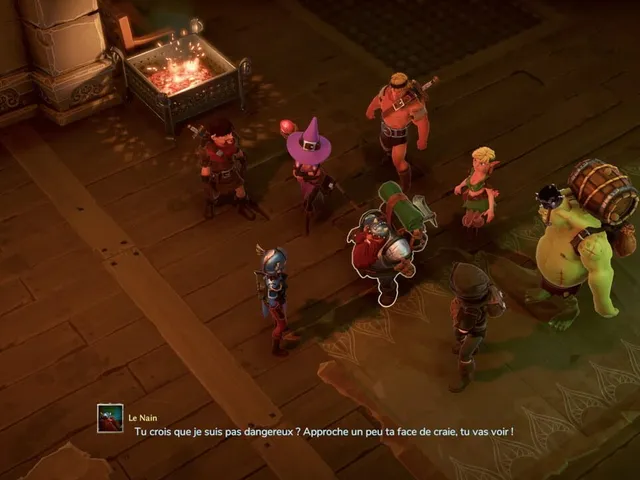Click Le Nain's dialogue speaker portrait
640x480 pixels.
(x=110, y=418)
